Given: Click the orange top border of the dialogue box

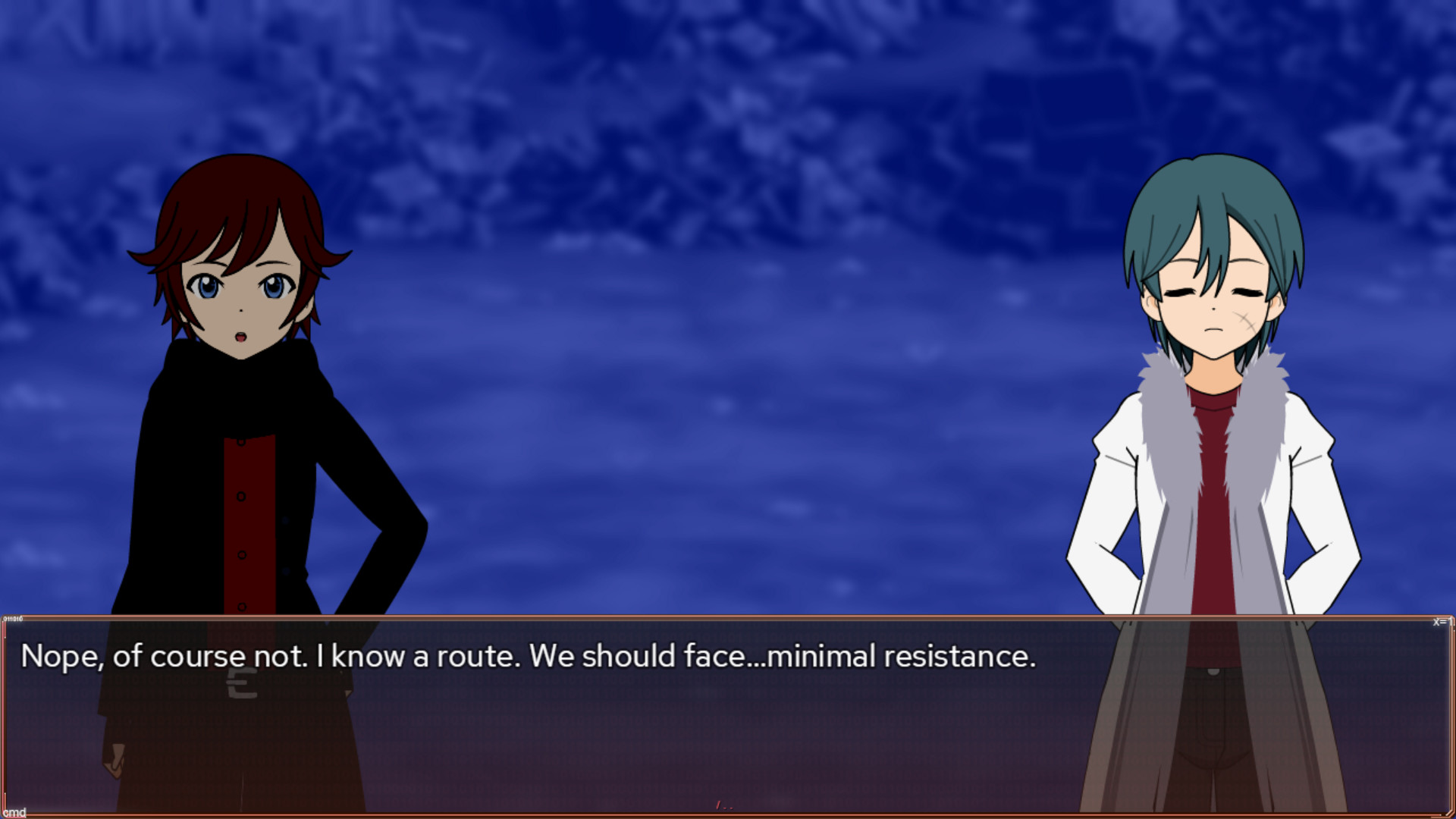Looking at the screenshot, I should pyautogui.click(x=728, y=616).
